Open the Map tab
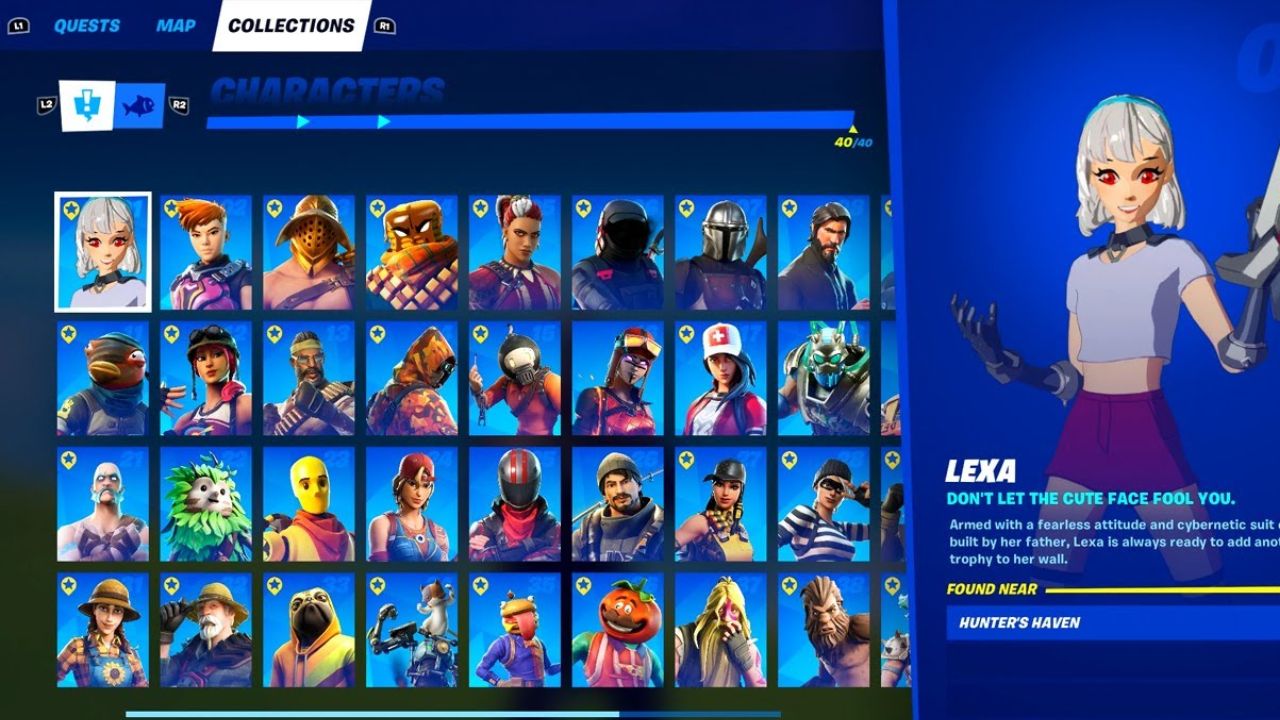This screenshot has height=720, width=1280. 175,25
